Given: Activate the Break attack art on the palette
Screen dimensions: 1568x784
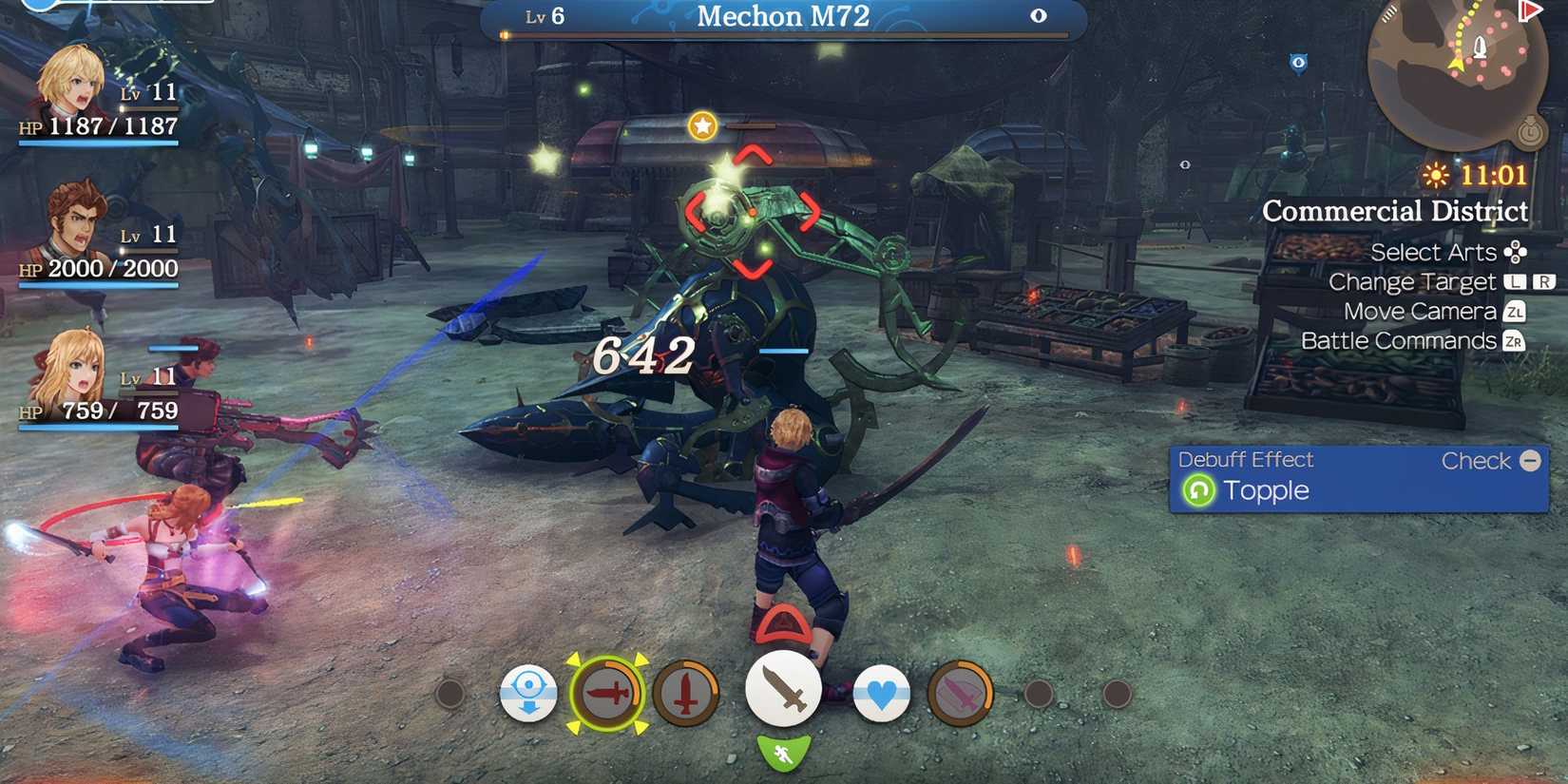Looking at the screenshot, I should click(x=684, y=695).
